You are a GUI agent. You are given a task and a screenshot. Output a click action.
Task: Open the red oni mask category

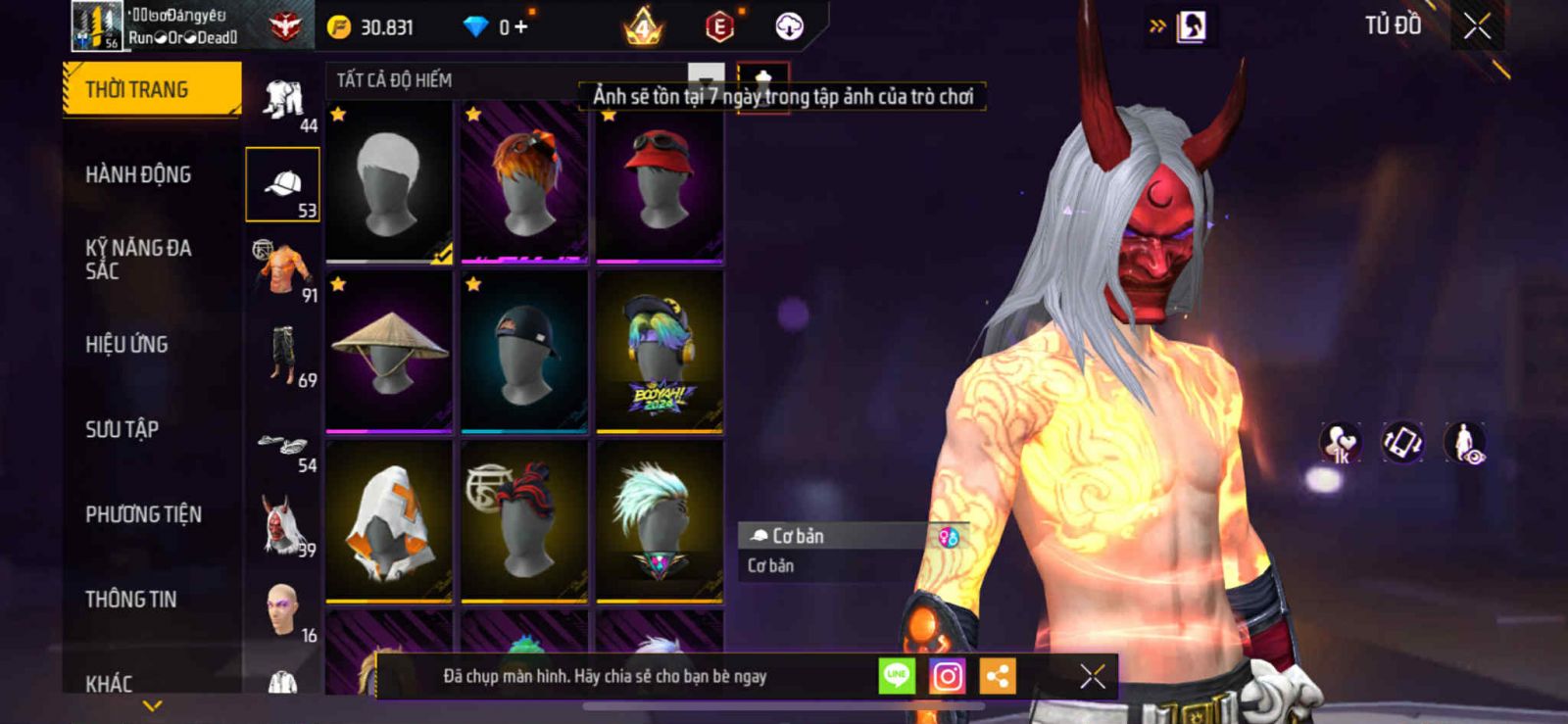tap(282, 525)
